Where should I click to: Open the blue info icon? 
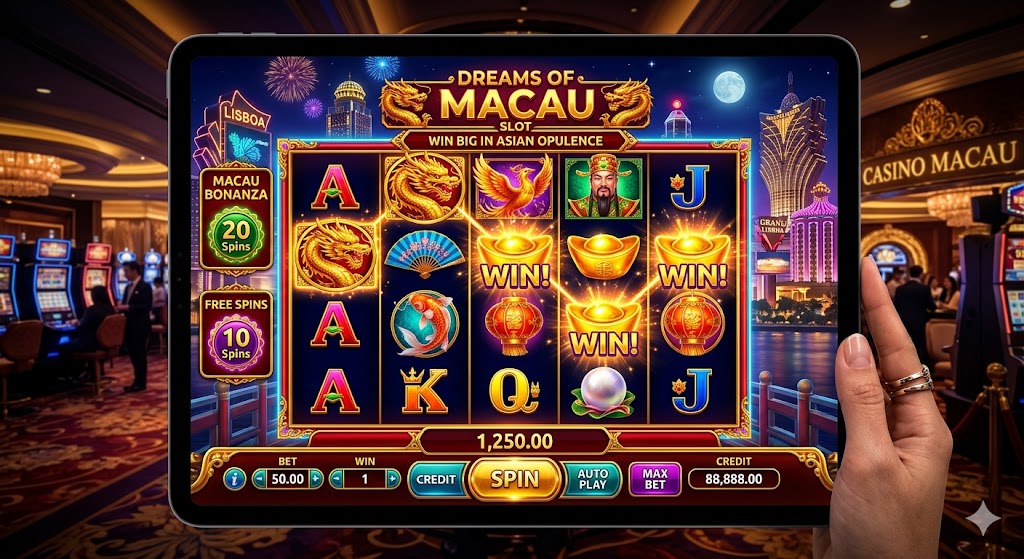point(236,479)
